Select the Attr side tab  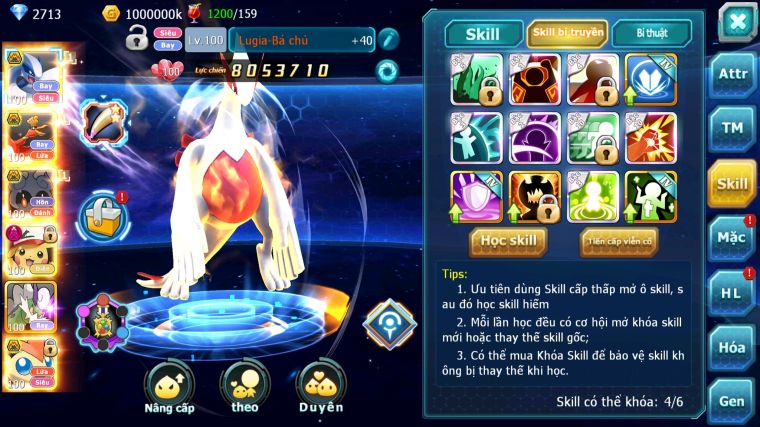(732, 74)
